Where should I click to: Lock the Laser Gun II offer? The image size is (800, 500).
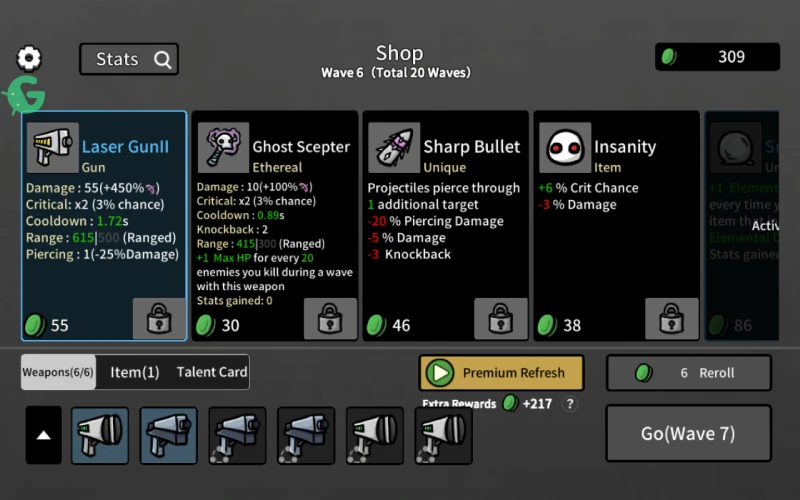pyautogui.click(x=160, y=319)
